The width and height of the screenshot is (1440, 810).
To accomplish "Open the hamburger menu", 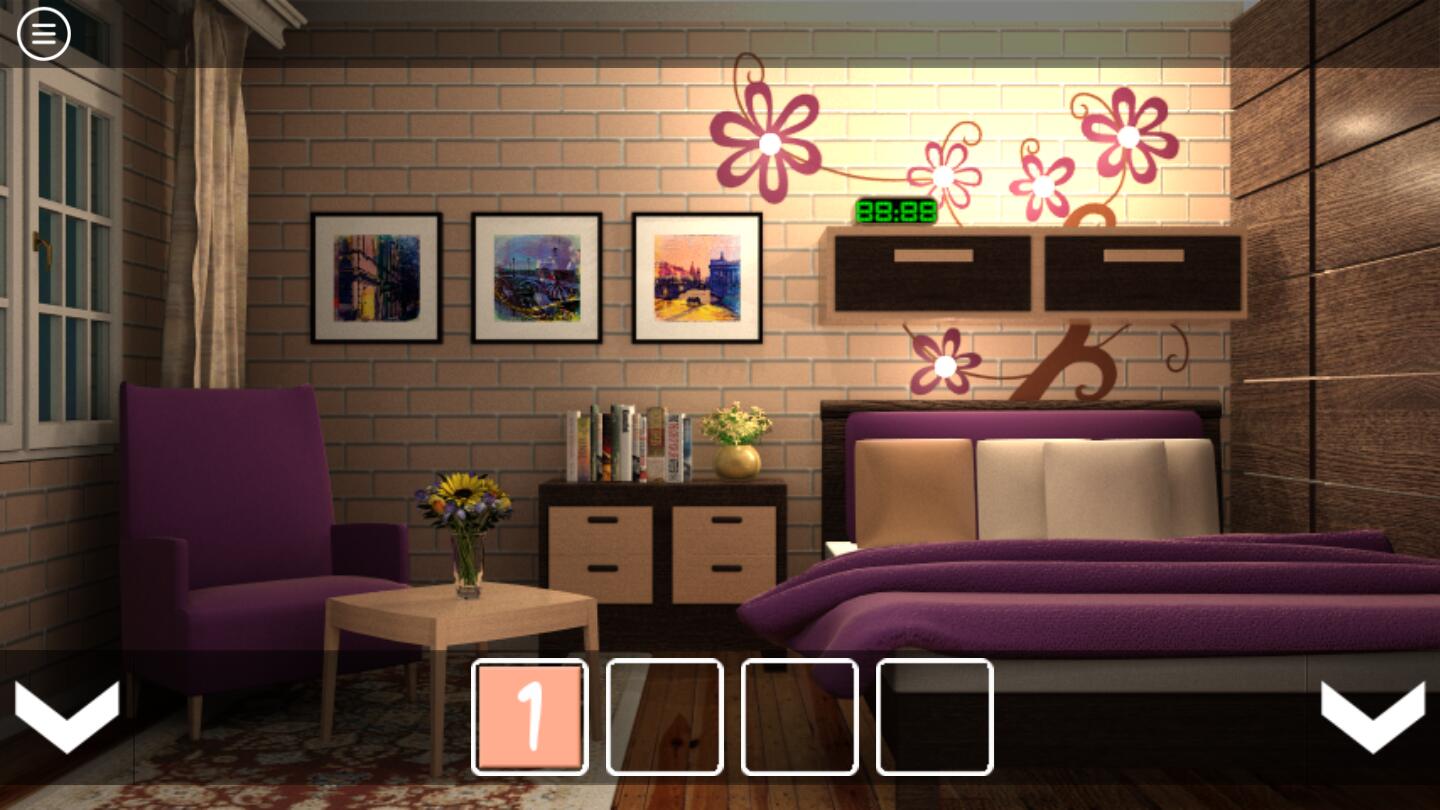I will 44,34.
